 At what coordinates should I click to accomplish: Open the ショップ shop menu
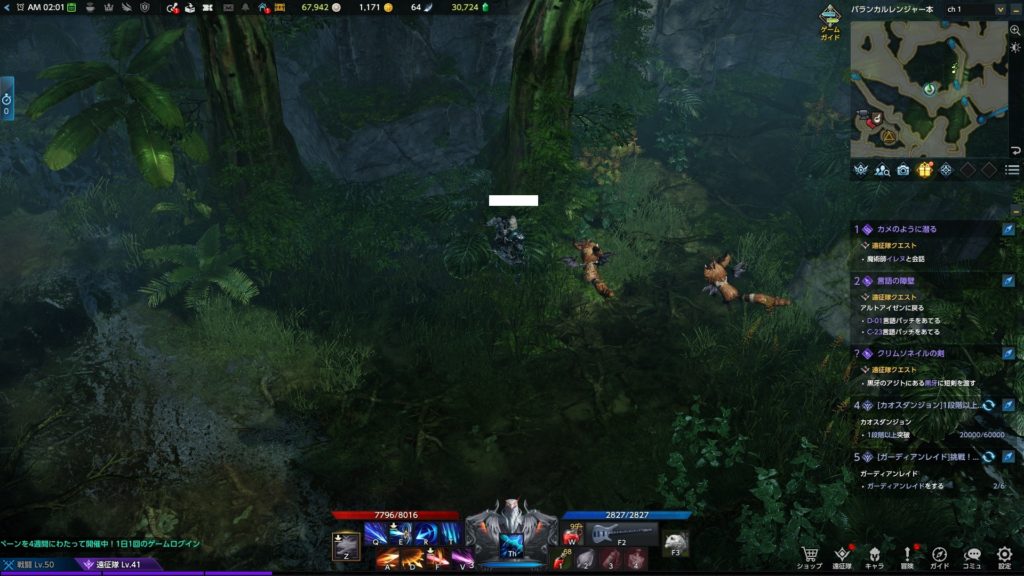click(x=810, y=555)
